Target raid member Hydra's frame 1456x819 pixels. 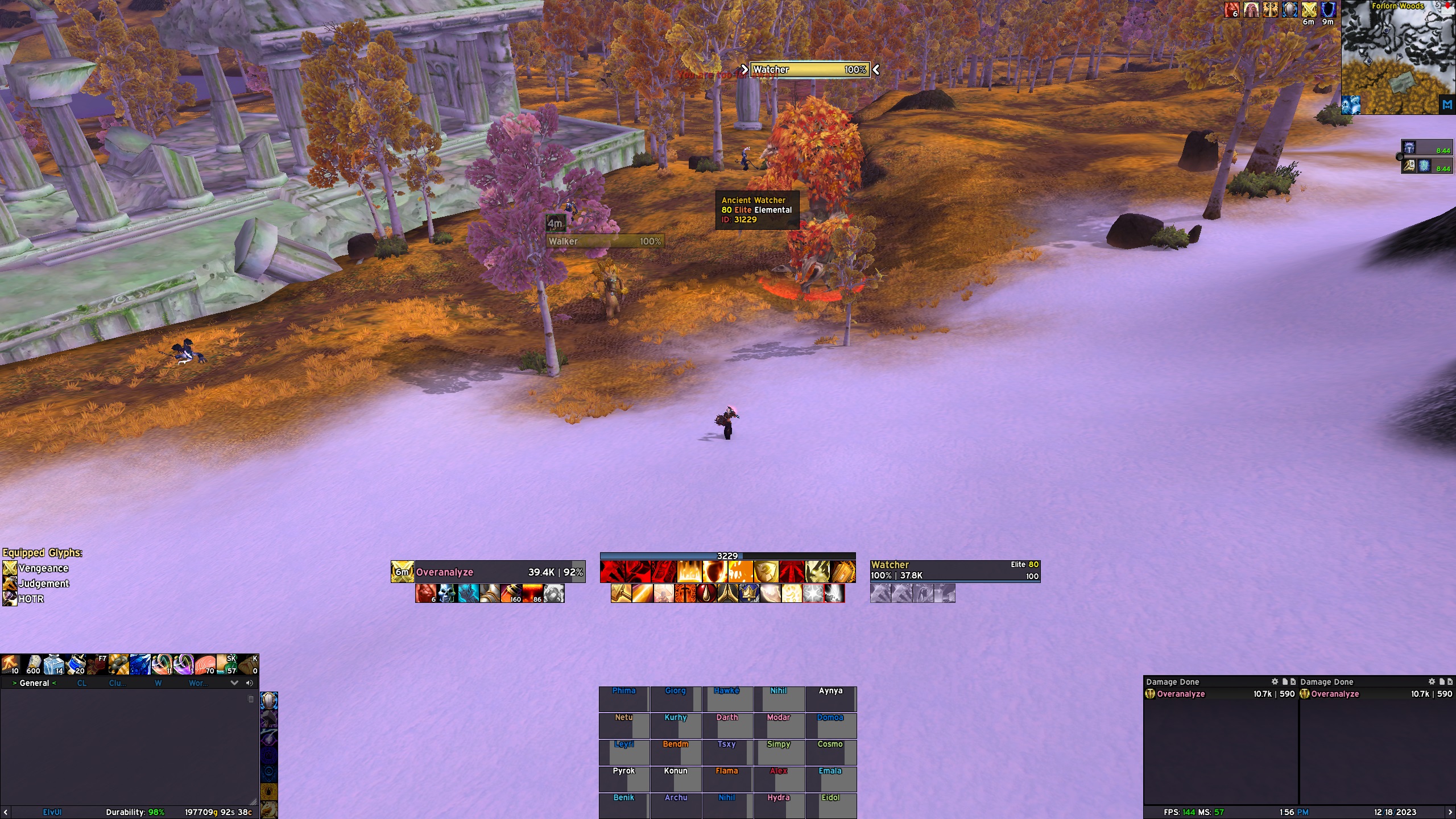(779, 804)
